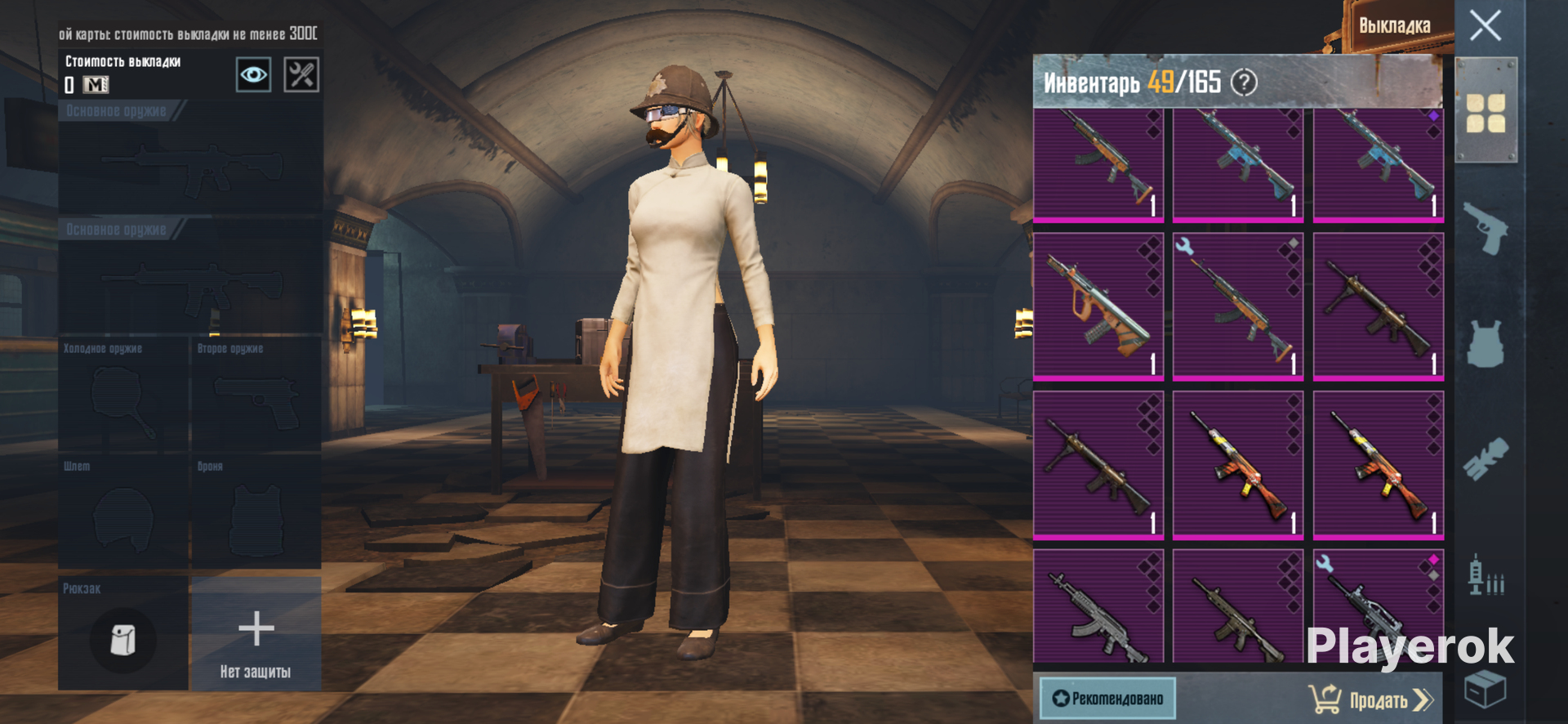Switch to the armor vest category
This screenshot has height=724, width=1568.
(x=1486, y=343)
